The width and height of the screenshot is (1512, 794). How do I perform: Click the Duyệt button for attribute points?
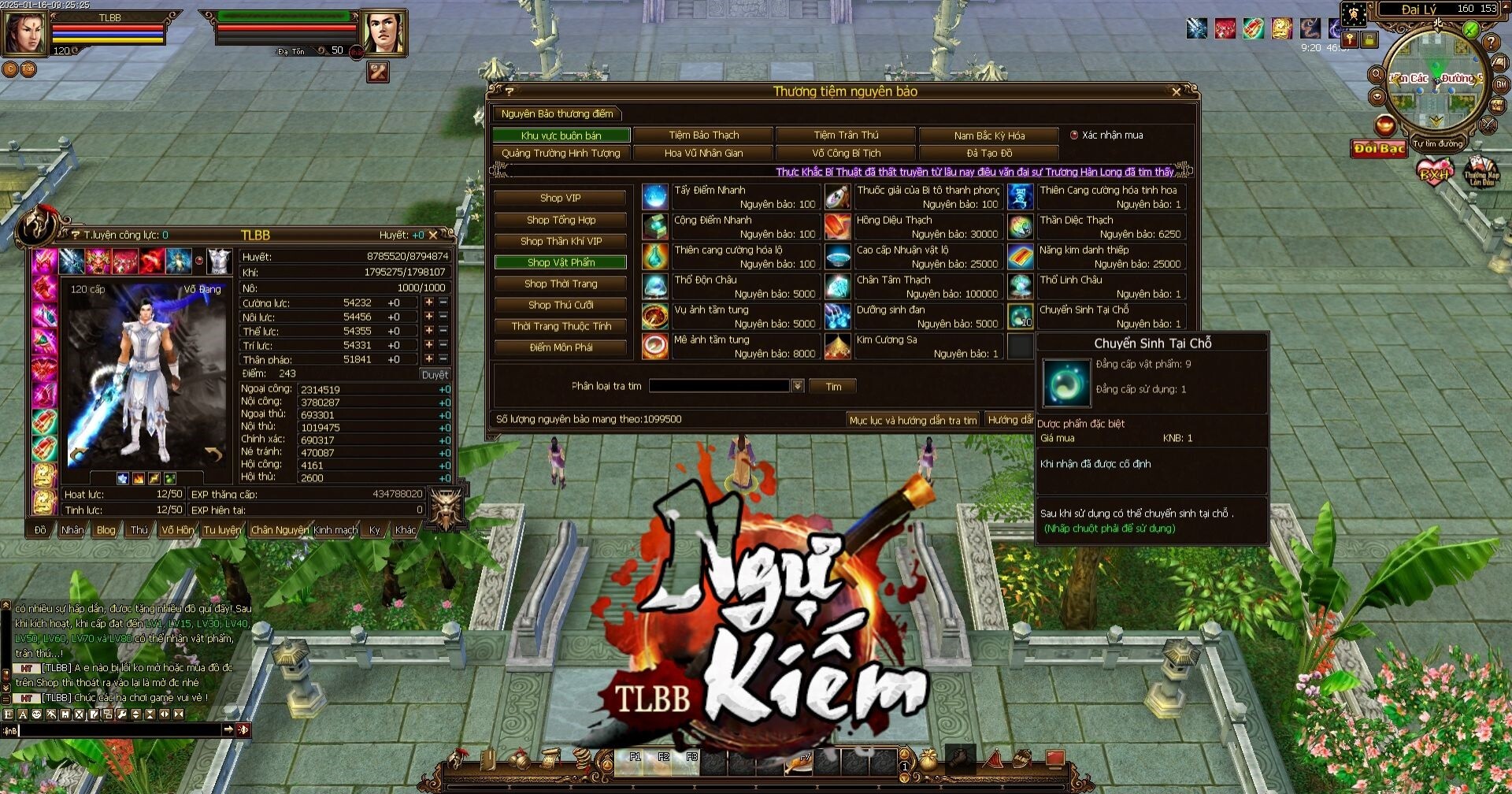(x=434, y=375)
